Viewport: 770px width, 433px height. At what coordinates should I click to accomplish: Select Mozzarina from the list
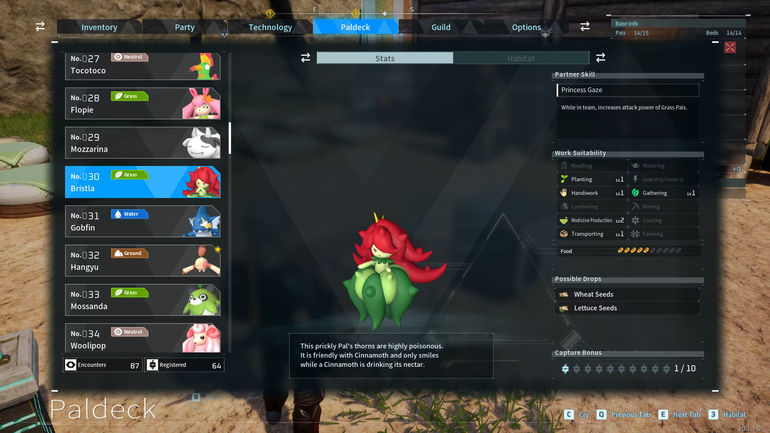click(143, 142)
